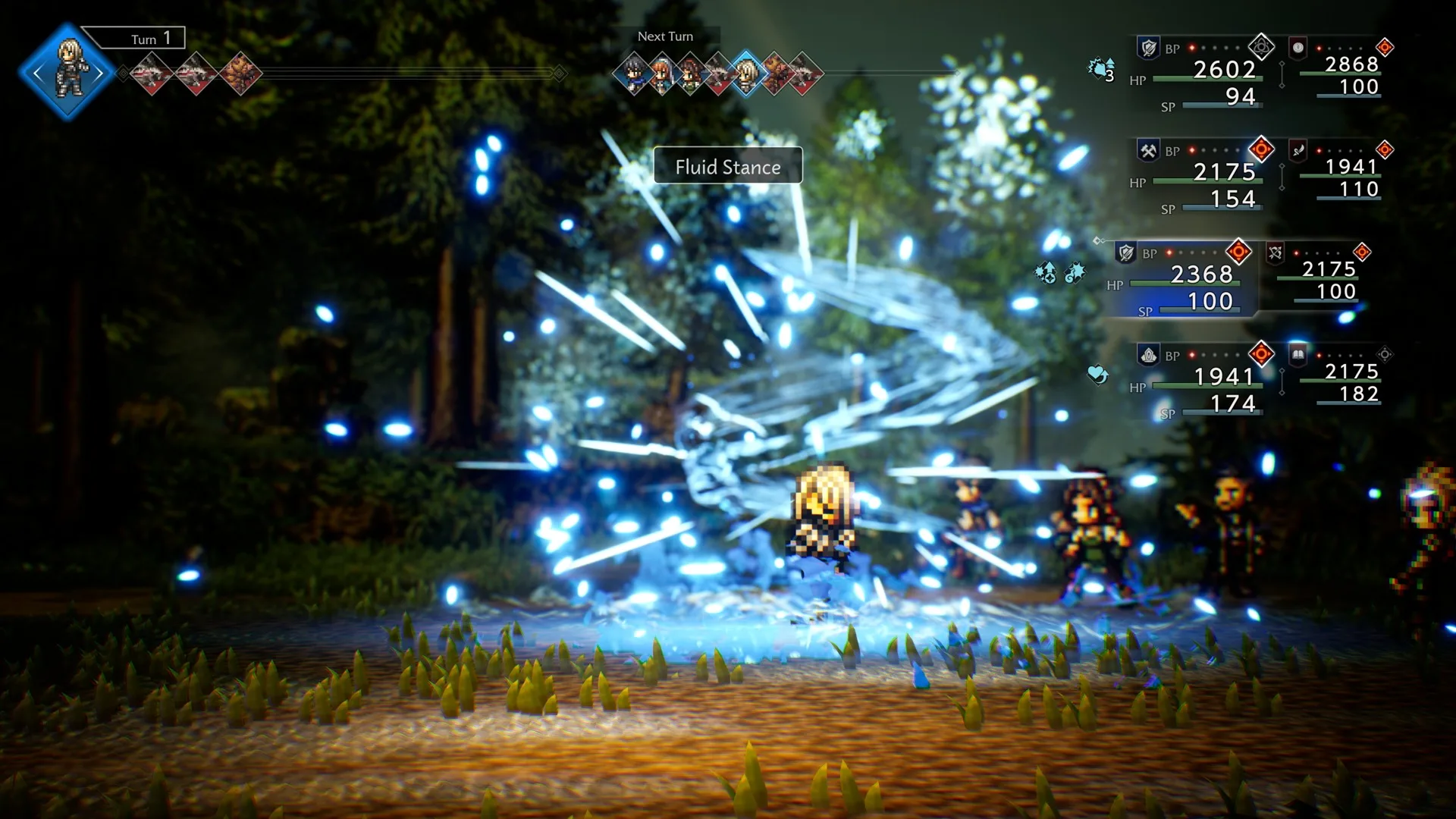Toggle the orange latent diamond beside the 2868 bar
The image size is (1456, 819).
[x=1384, y=47]
